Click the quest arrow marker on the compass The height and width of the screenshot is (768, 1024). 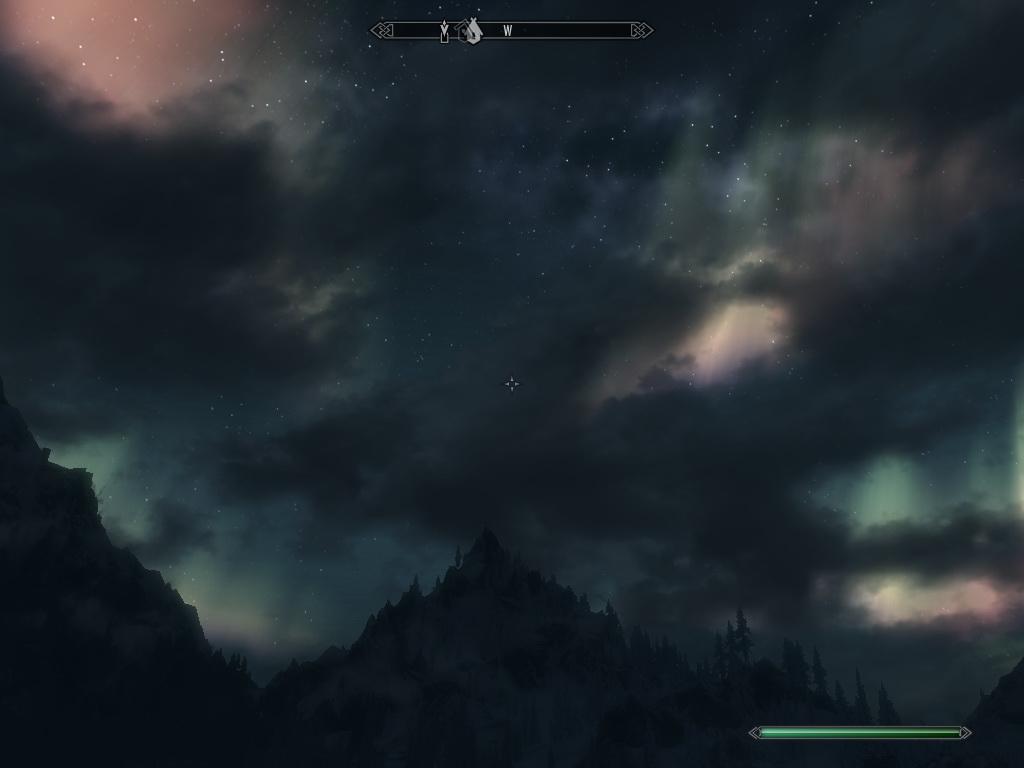coord(444,32)
